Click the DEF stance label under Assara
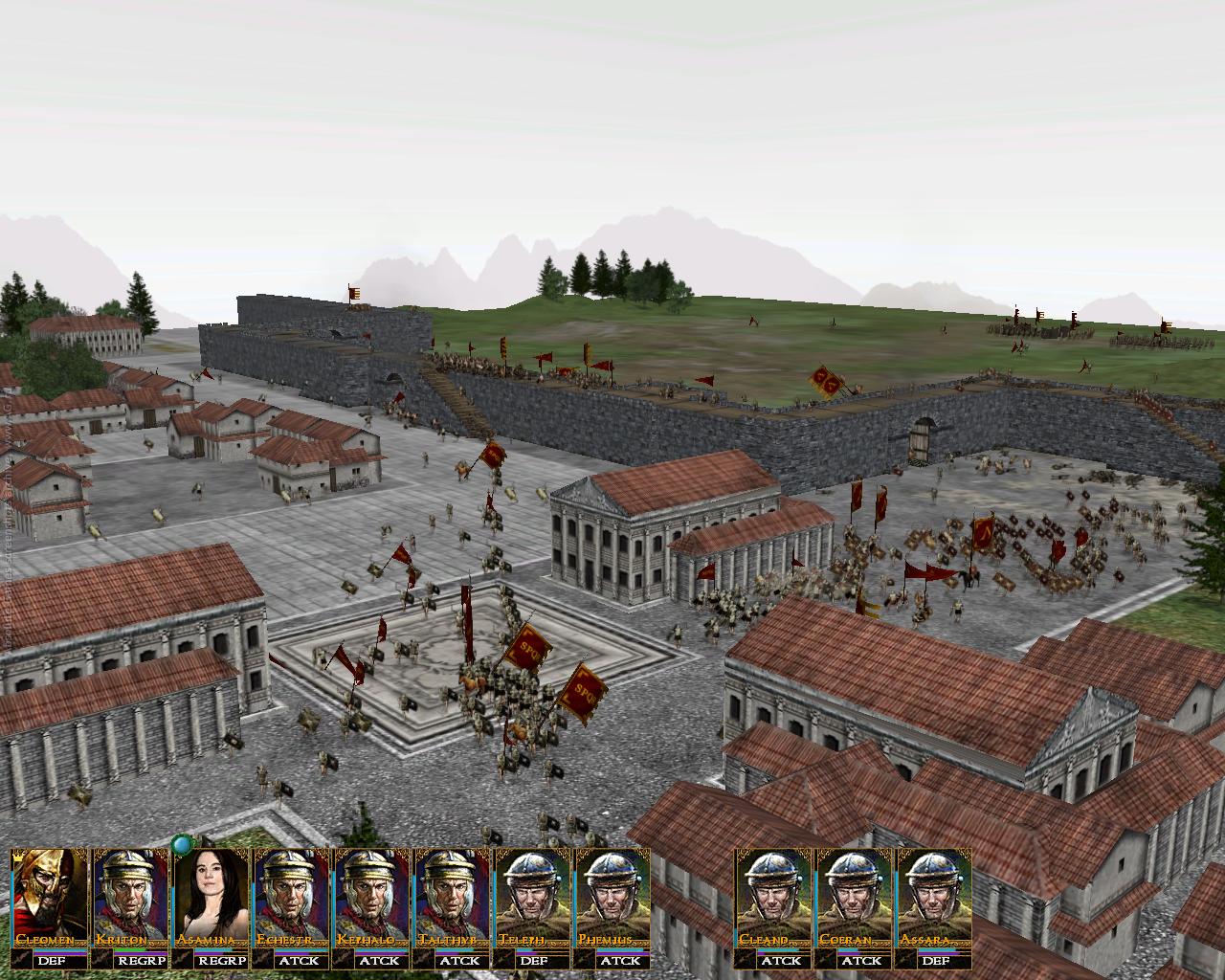 coord(934,961)
